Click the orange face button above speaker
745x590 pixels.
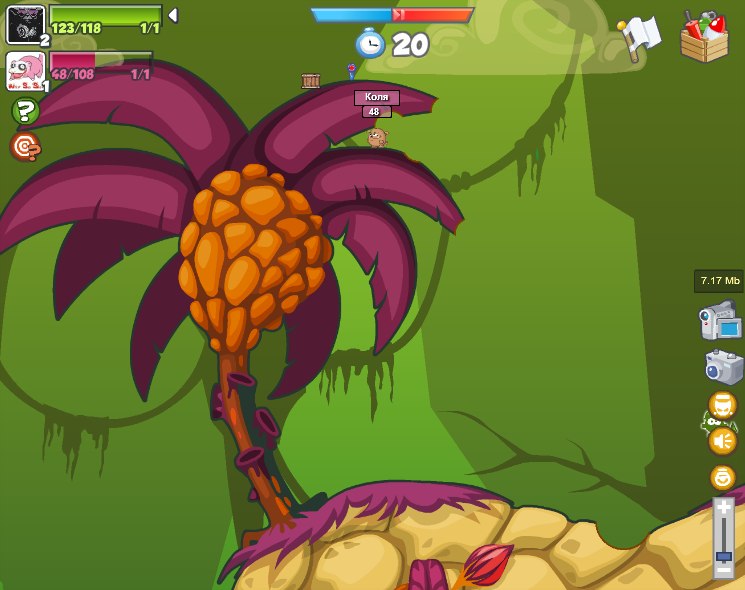coord(722,405)
